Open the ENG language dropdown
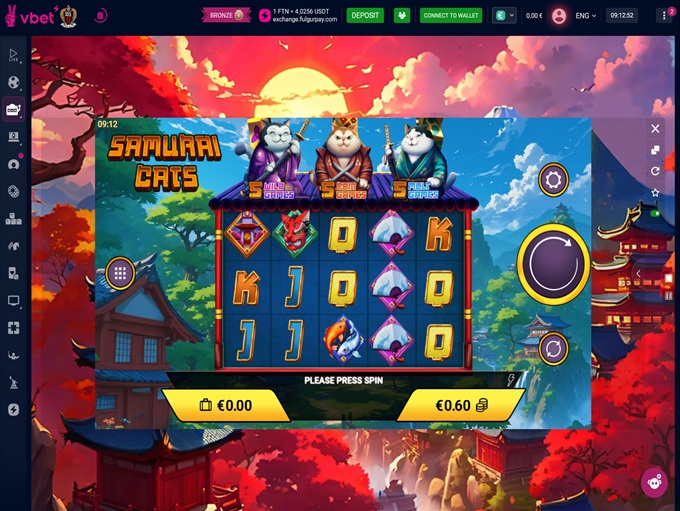Image resolution: width=680 pixels, height=511 pixels. (587, 15)
